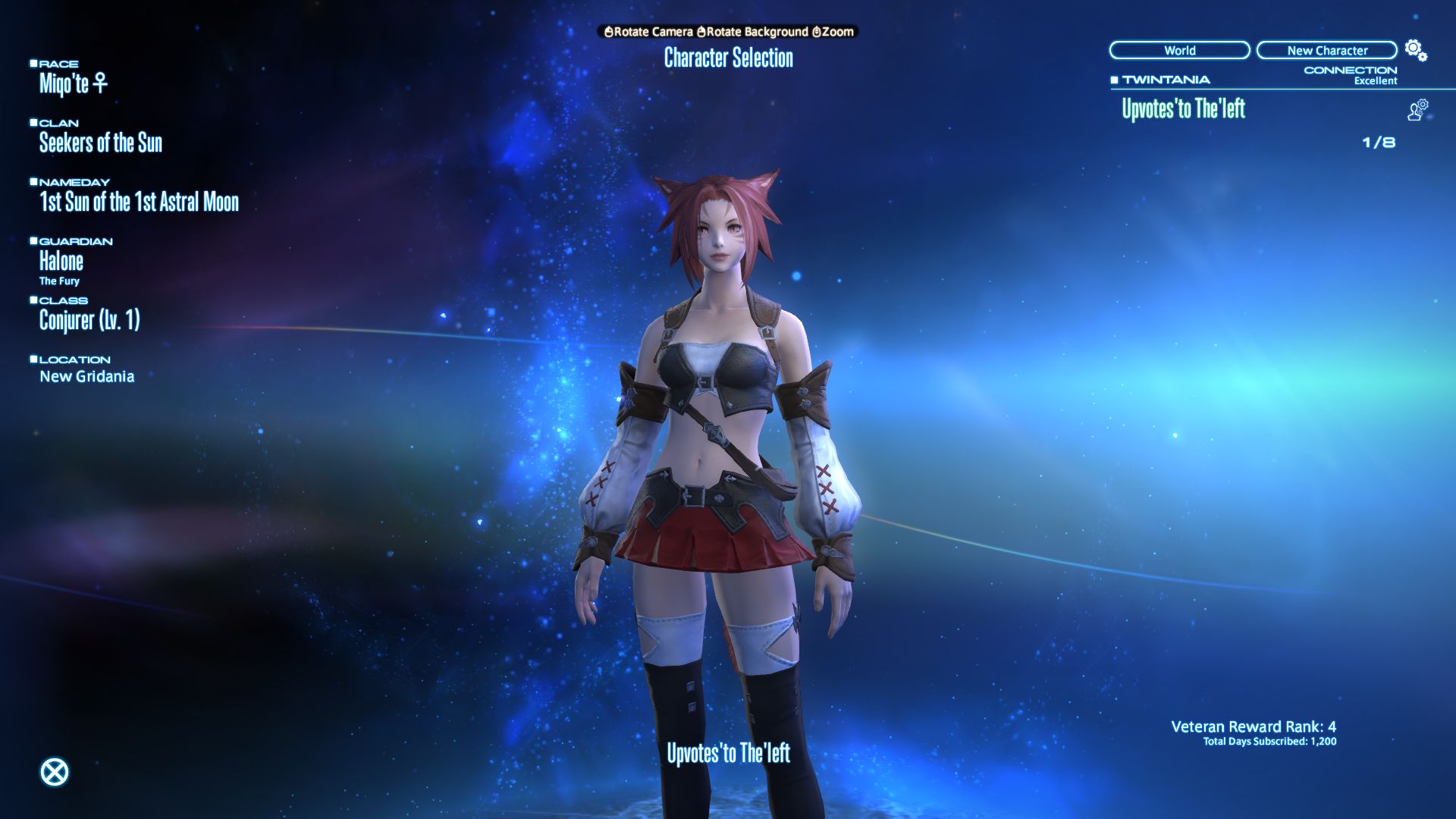Select the character Upvotes'to The'left
The height and width of the screenshot is (819, 1456).
tap(1184, 108)
